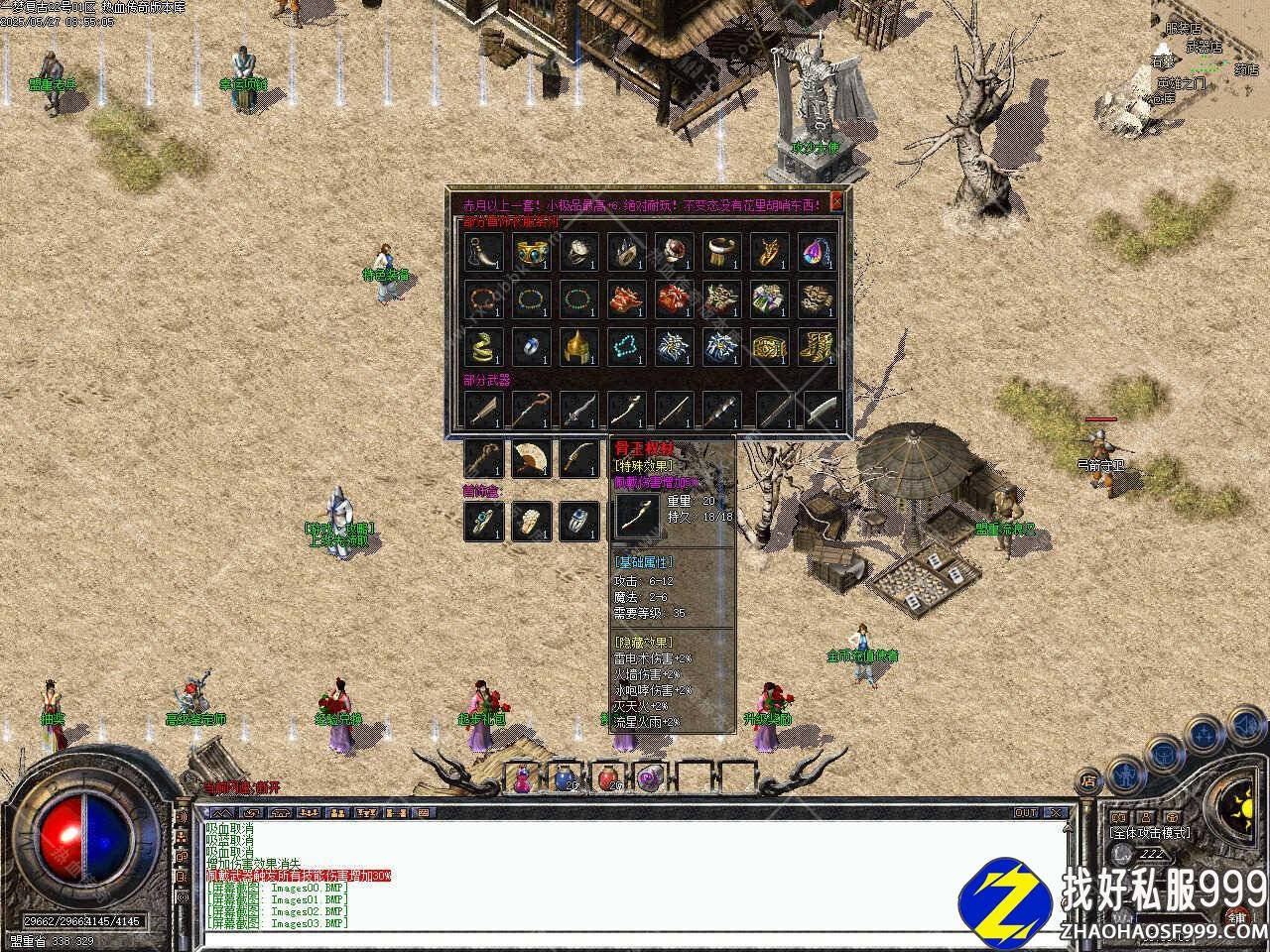The height and width of the screenshot is (952, 1270).
Task: Select the coiled golden snake ring
Action: pos(482,347)
